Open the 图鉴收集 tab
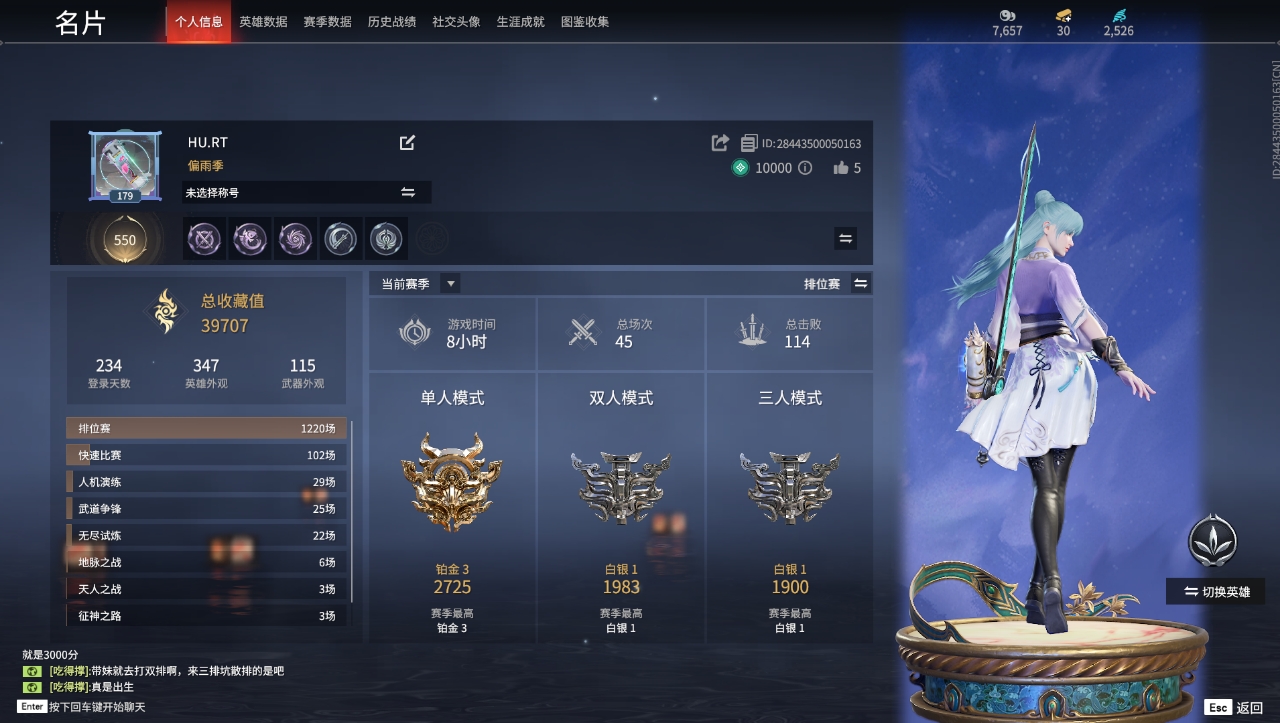 pyautogui.click(x=585, y=22)
